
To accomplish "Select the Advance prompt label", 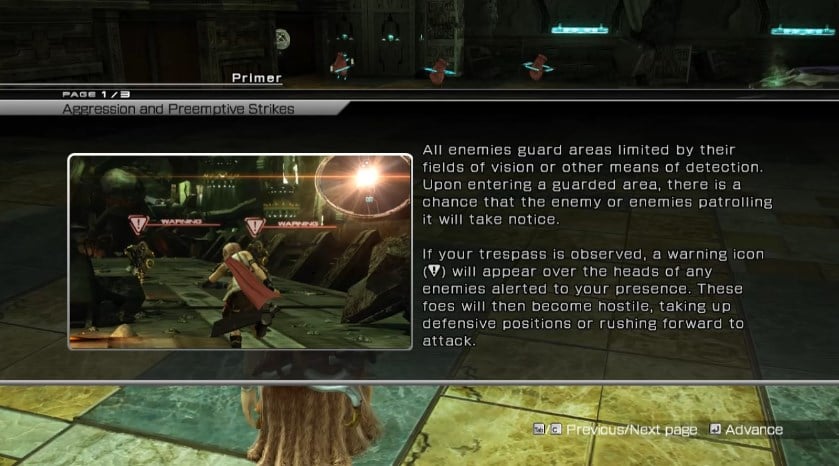I will click(753, 430).
